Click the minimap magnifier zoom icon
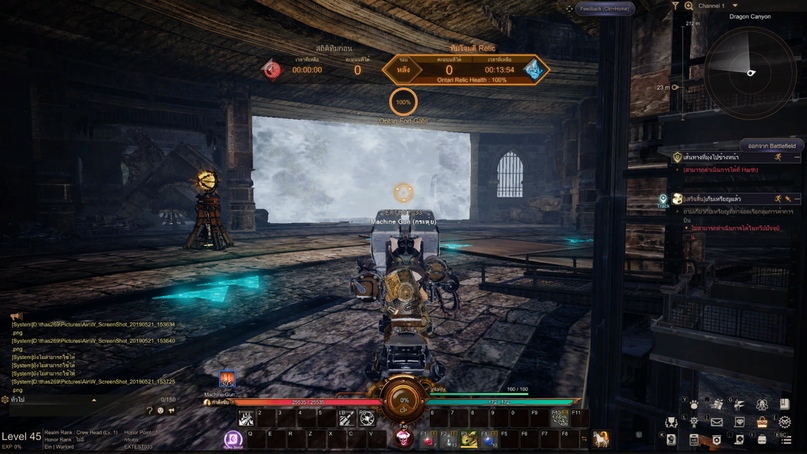 pyautogui.click(x=688, y=6)
